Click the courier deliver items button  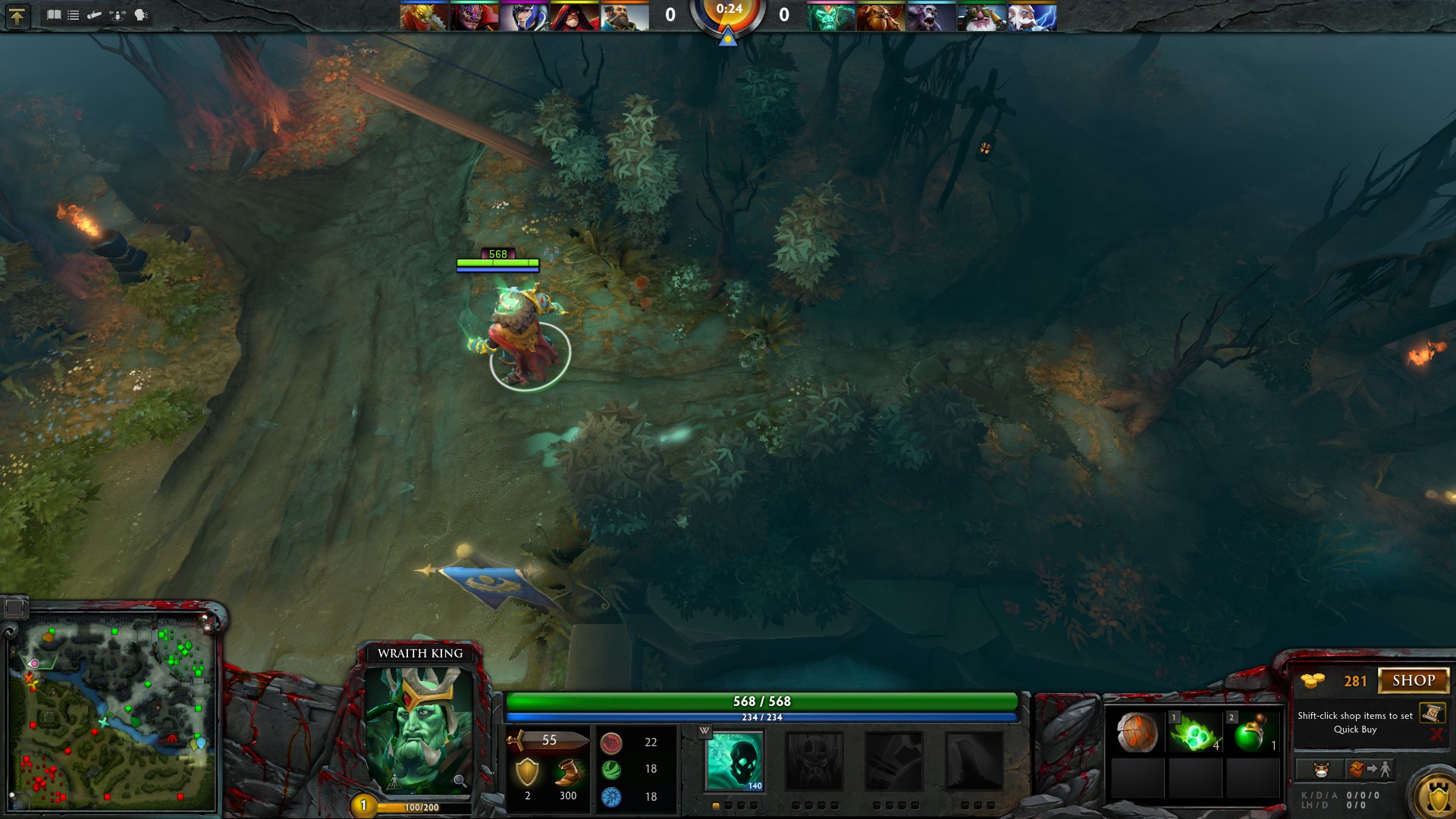tap(1370, 770)
